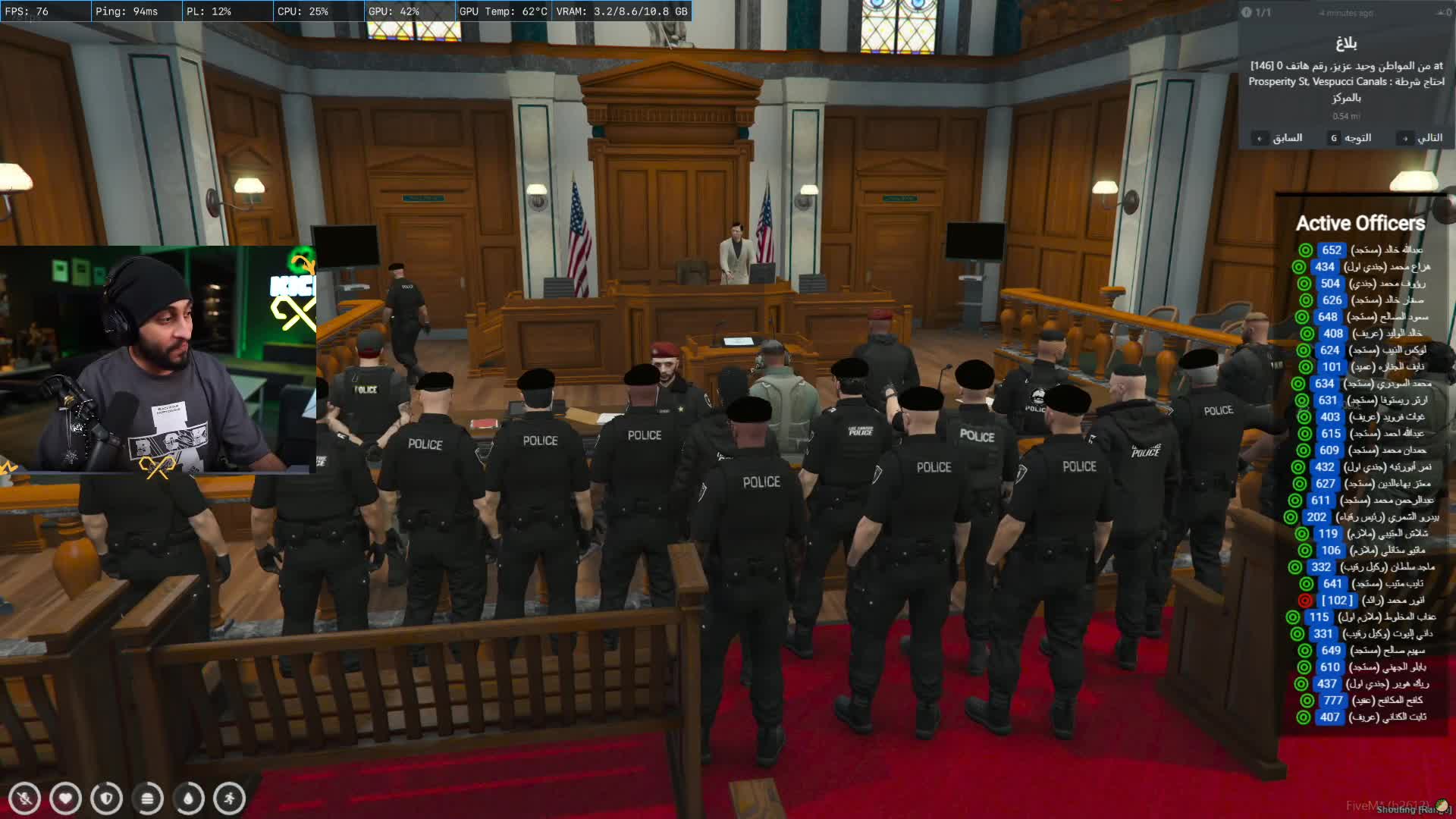Select officer 777 in the officers list
Screen dimensions: 1456x819
pos(1362,701)
